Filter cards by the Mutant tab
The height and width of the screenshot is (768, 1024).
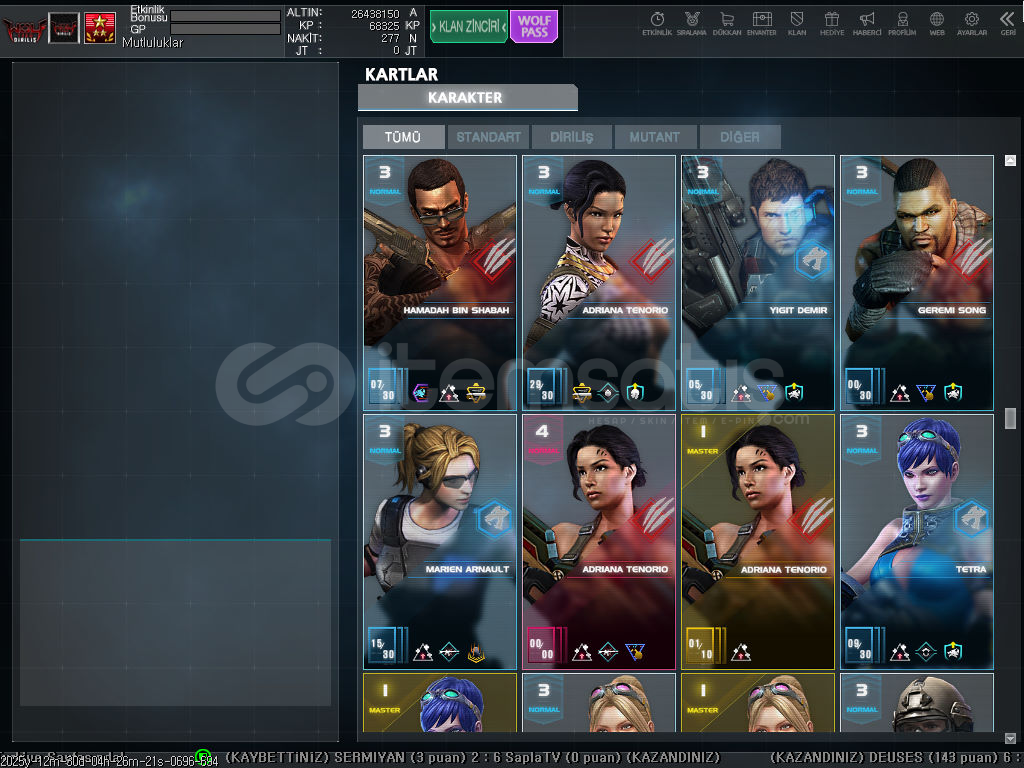coord(655,137)
